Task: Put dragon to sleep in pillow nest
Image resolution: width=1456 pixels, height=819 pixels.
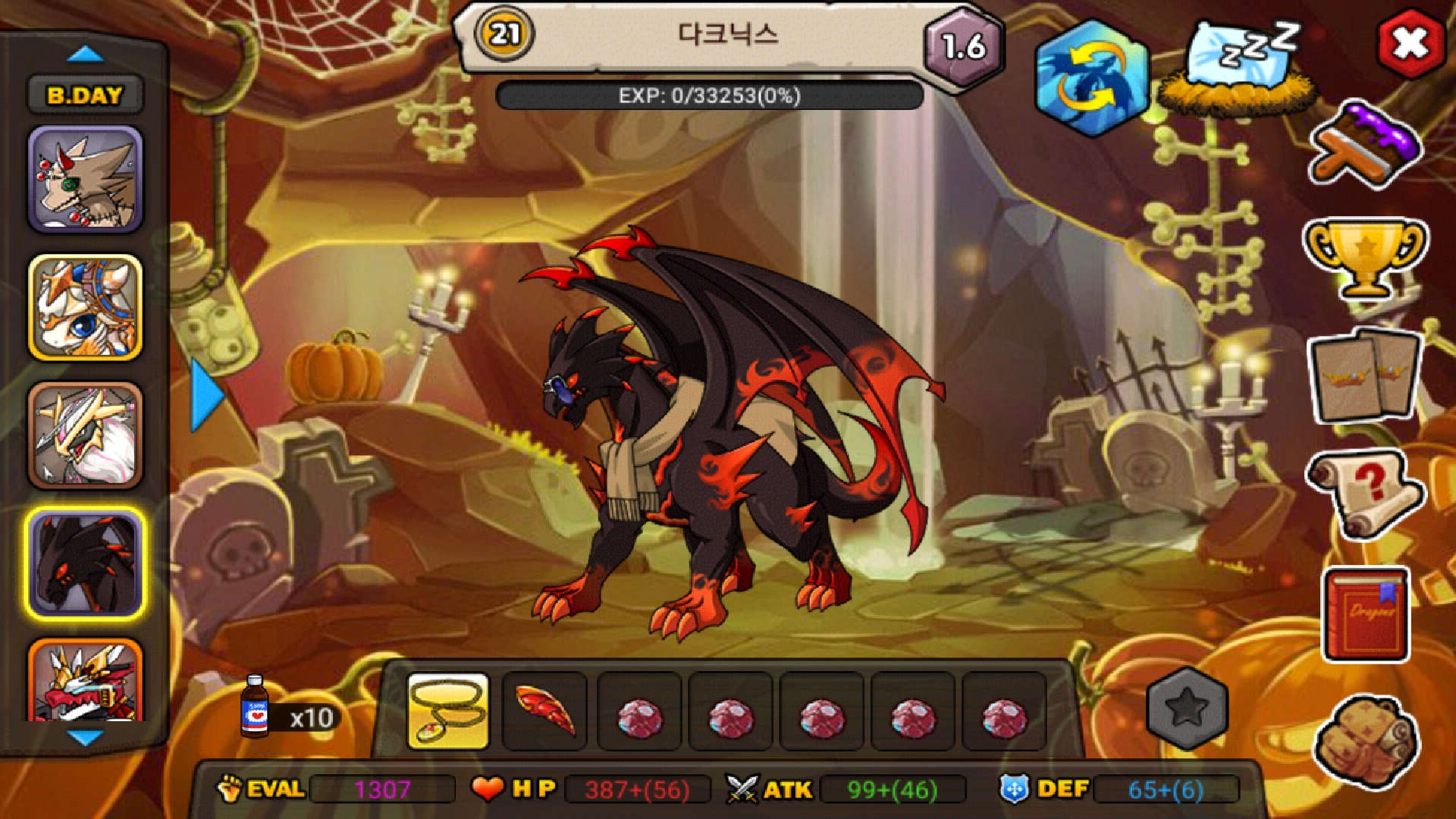Action: (1239, 68)
